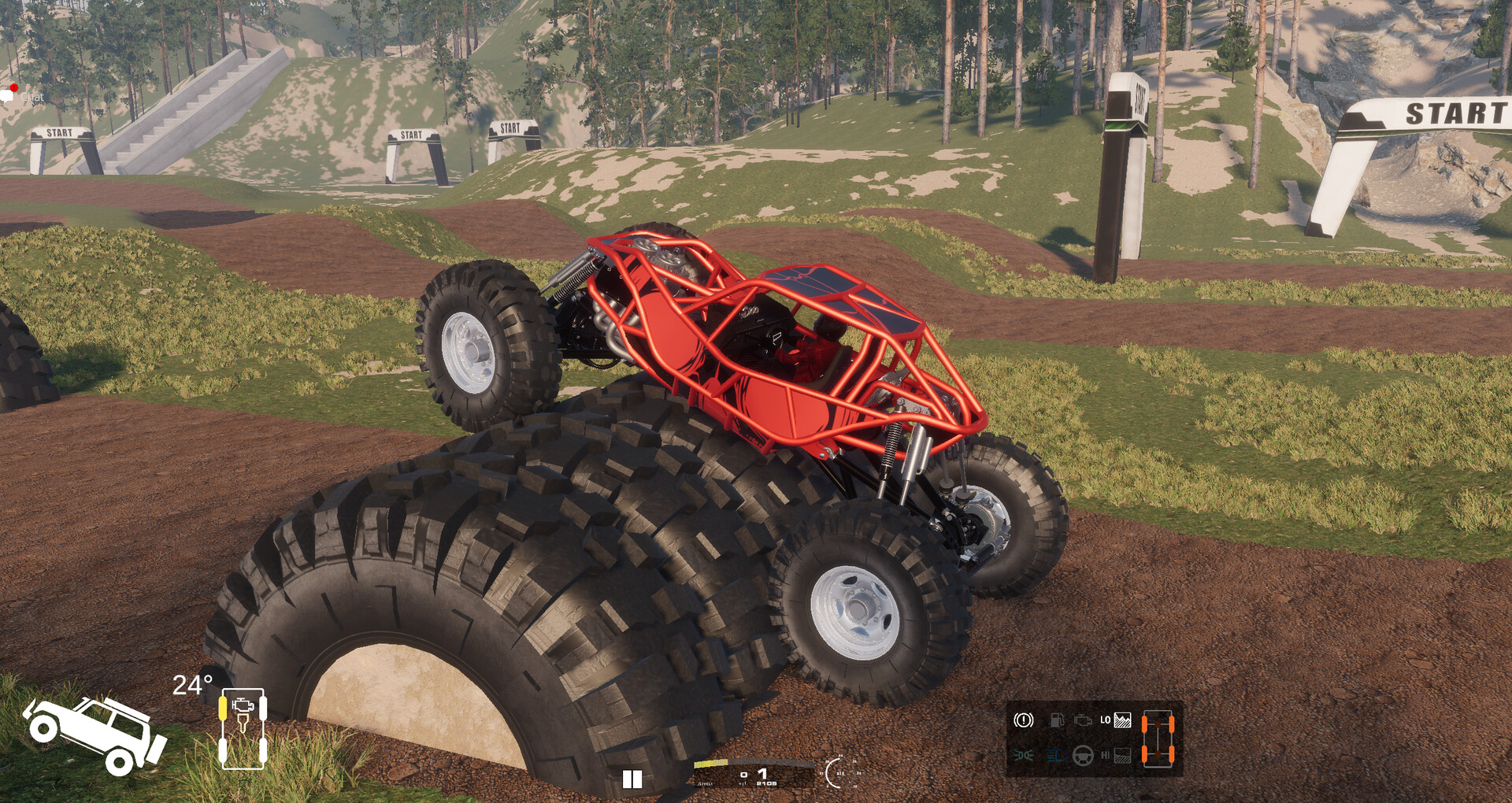
Task: Toggle the green low-beam lights icon
Action: pyautogui.click(x=1023, y=756)
